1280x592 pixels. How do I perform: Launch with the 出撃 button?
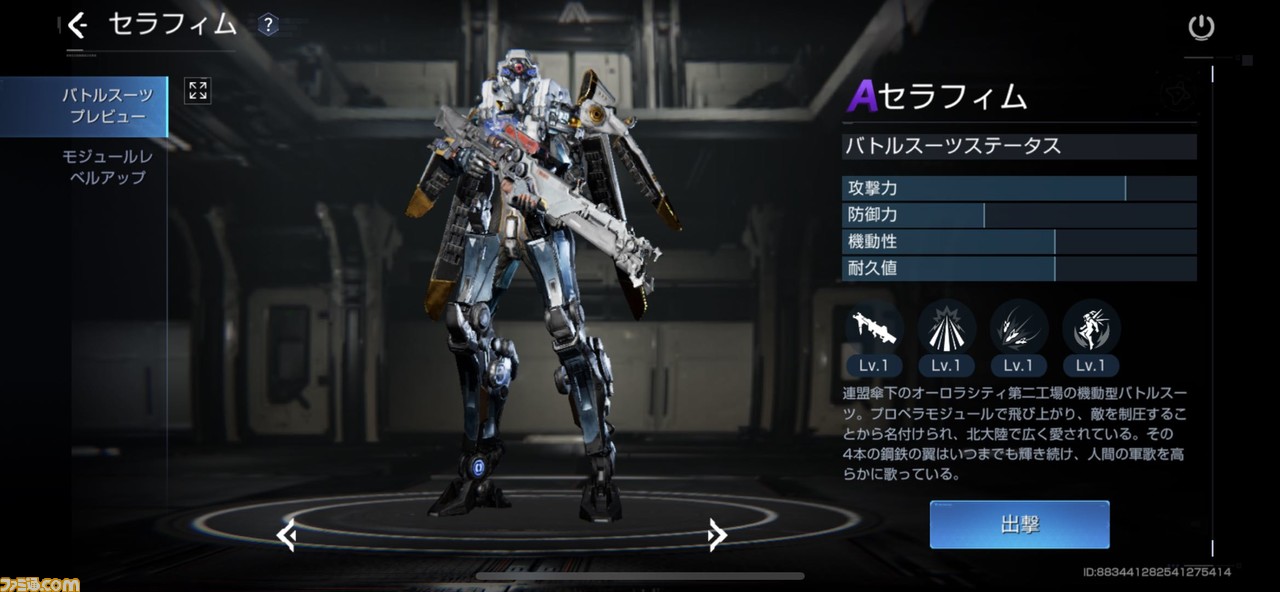pyautogui.click(x=1019, y=525)
